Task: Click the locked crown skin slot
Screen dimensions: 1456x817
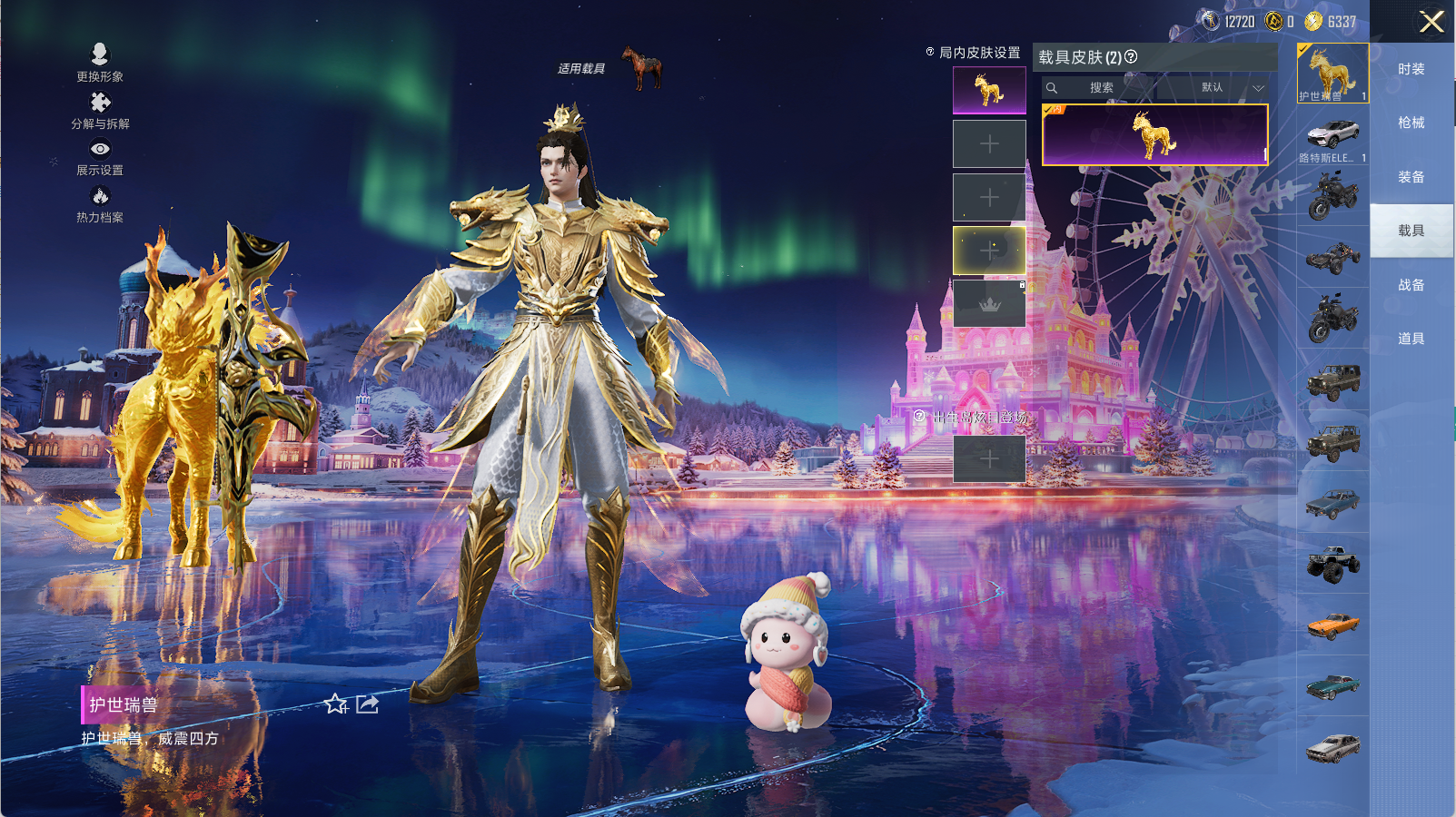Action: click(x=989, y=303)
